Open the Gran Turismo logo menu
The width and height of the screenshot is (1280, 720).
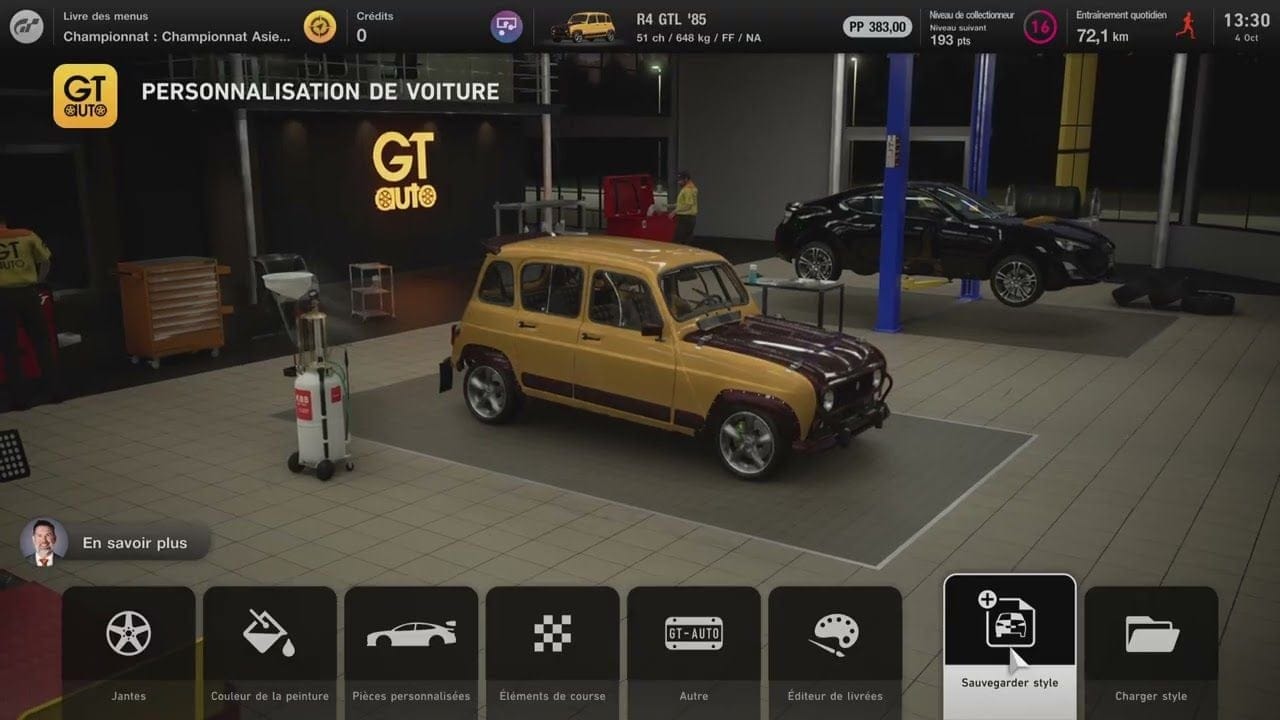pyautogui.click(x=27, y=26)
